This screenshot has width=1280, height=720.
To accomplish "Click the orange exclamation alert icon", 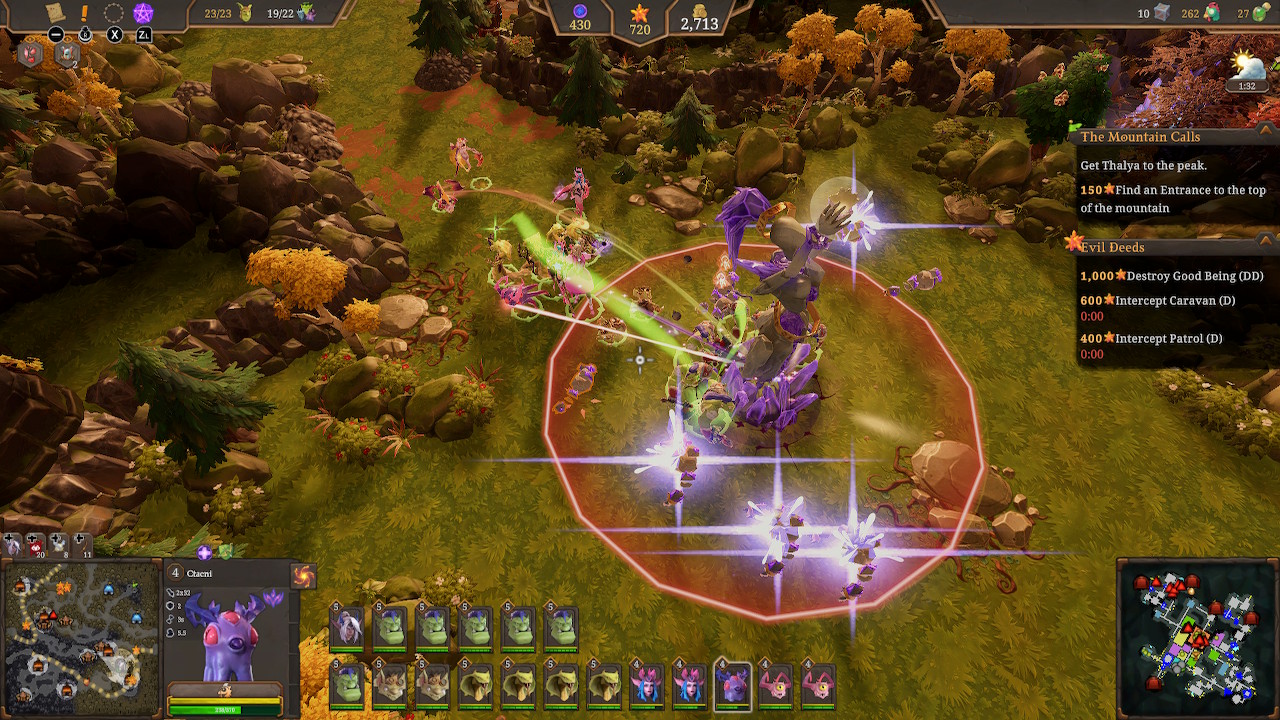I will 84,12.
